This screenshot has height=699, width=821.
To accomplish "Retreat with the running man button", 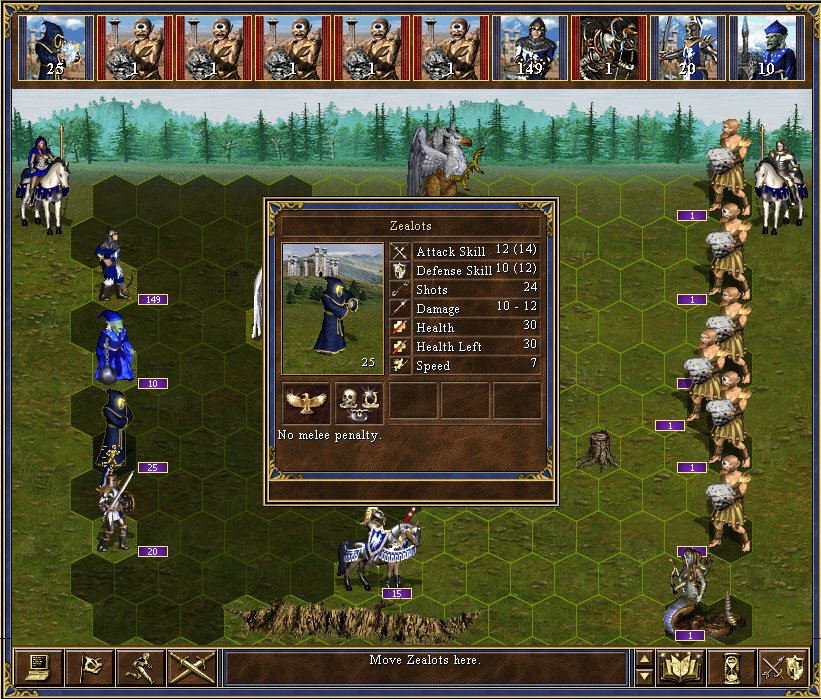I will point(140,667).
